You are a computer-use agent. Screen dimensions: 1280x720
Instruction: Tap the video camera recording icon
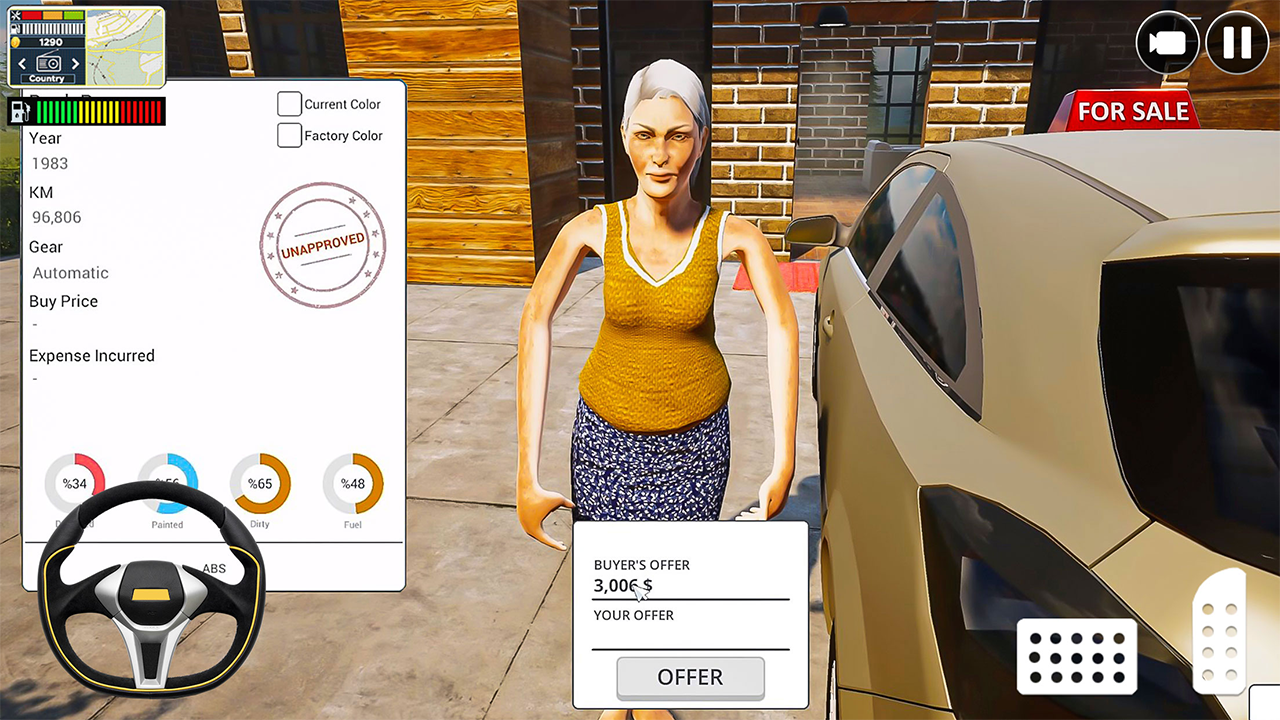pyautogui.click(x=1168, y=42)
